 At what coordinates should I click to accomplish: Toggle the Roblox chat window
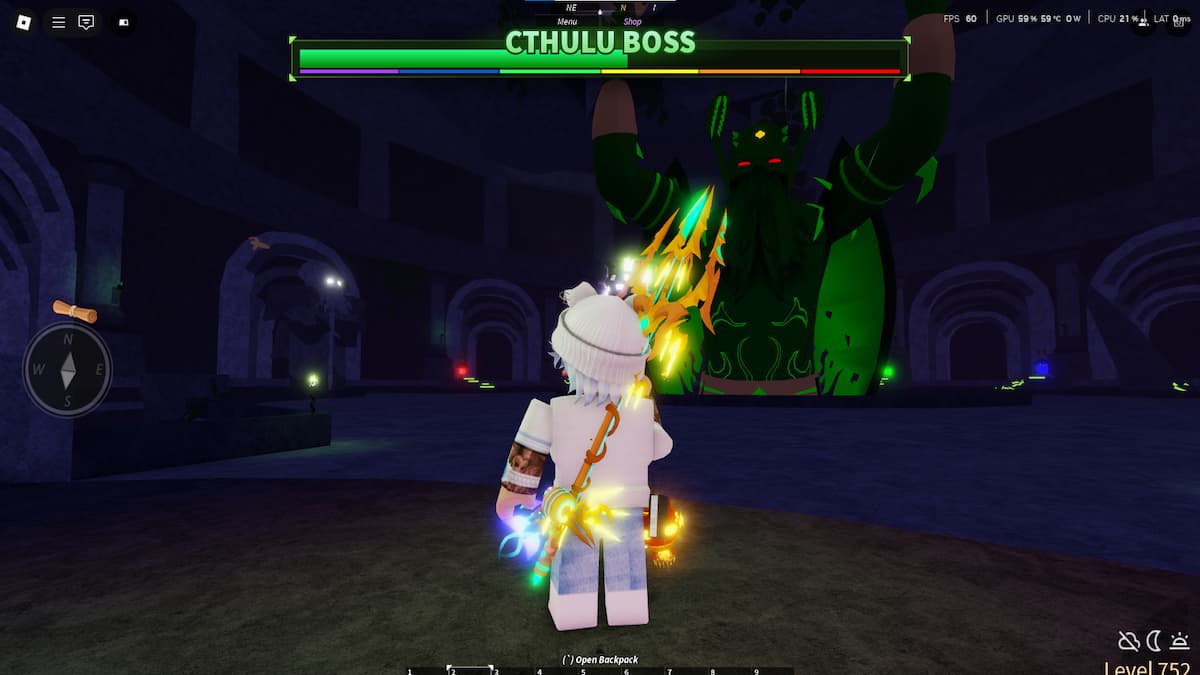click(86, 22)
